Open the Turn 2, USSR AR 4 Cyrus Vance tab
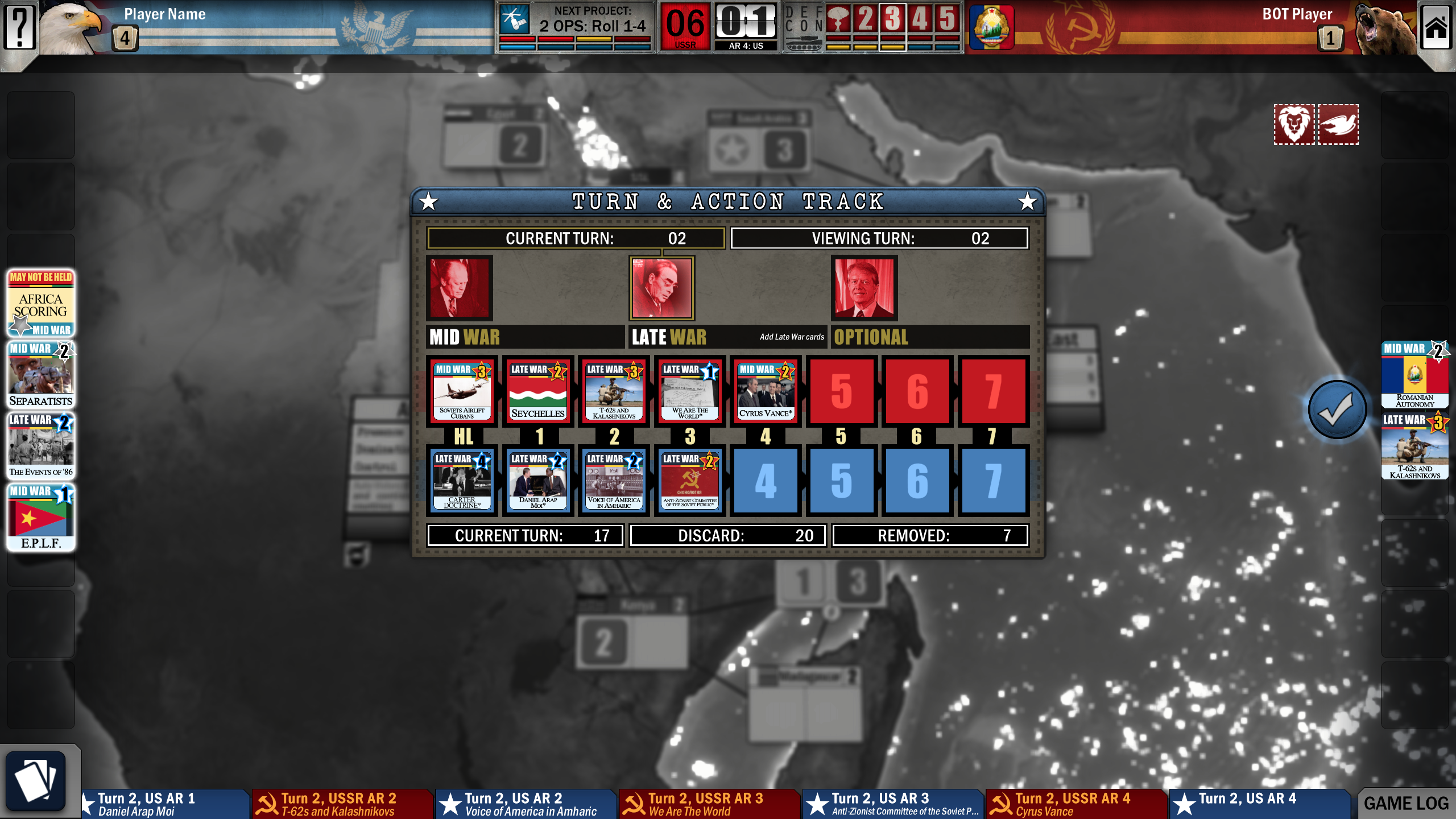The width and height of the screenshot is (1456, 819). point(1075,802)
